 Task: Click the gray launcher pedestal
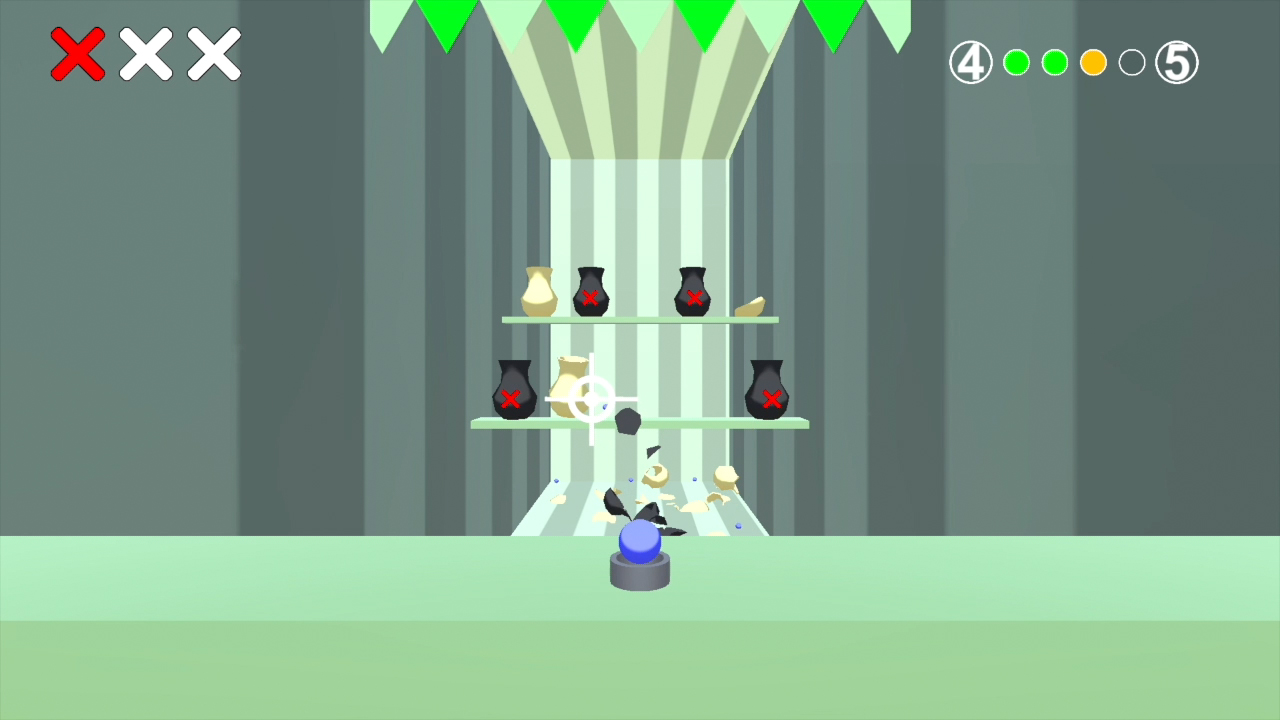coord(640,572)
